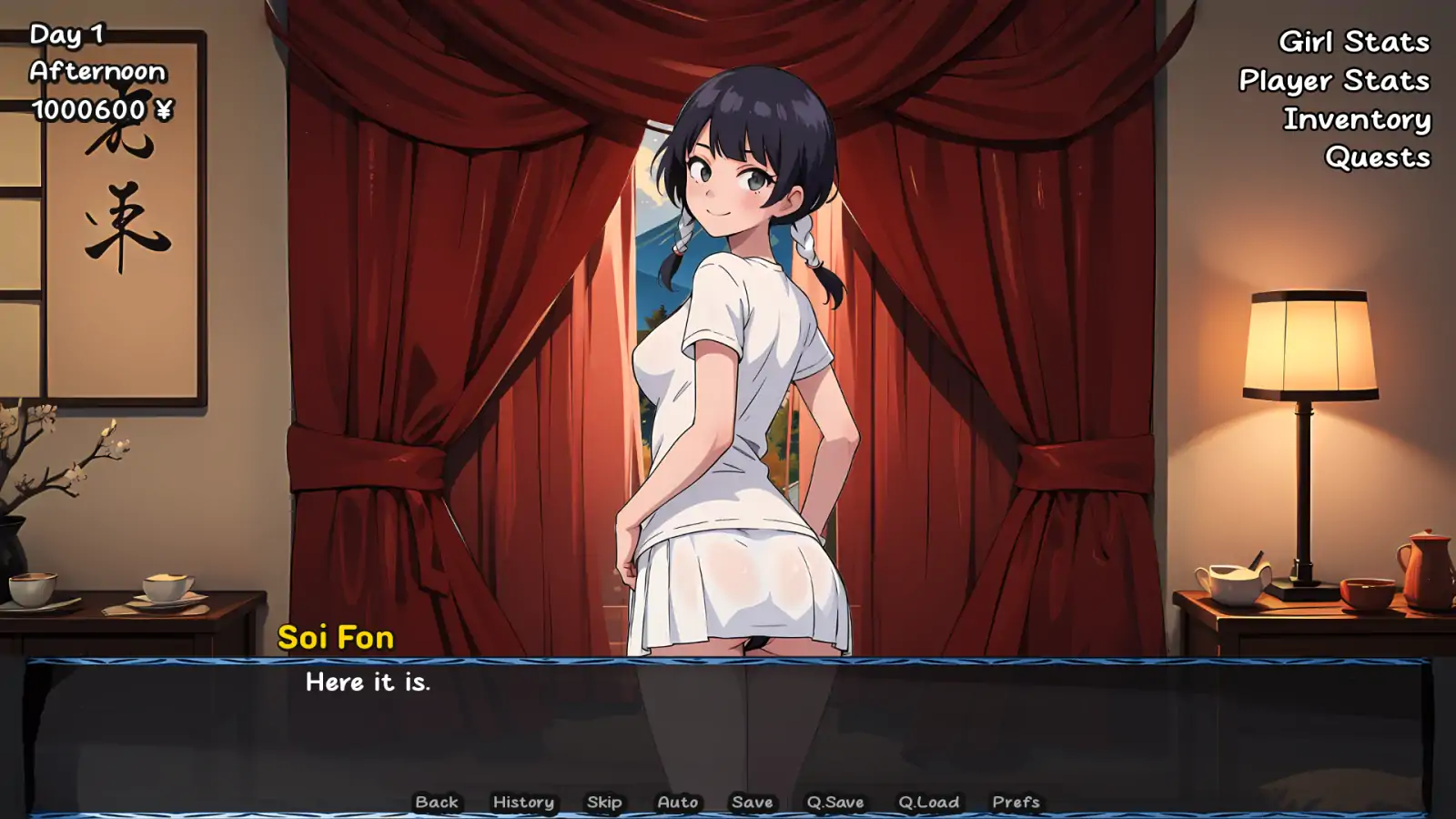Open the dialogue History
Screen dimensions: 1456x819
click(523, 802)
